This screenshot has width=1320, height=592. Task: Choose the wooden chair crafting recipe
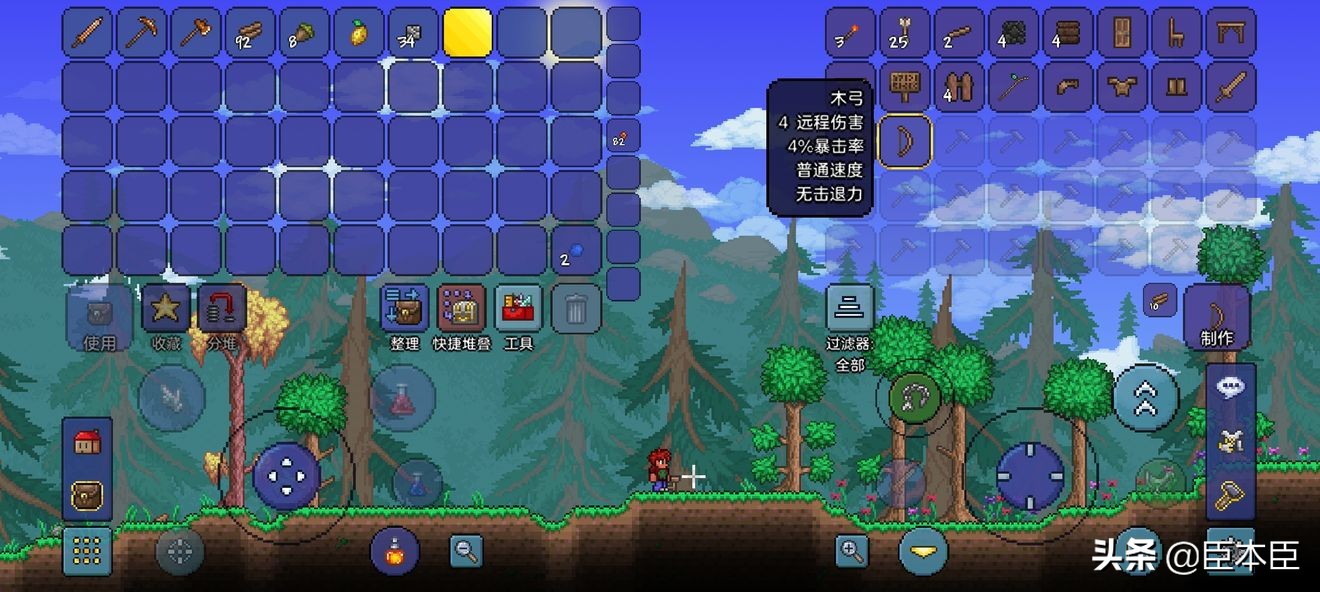pyautogui.click(x=1176, y=34)
